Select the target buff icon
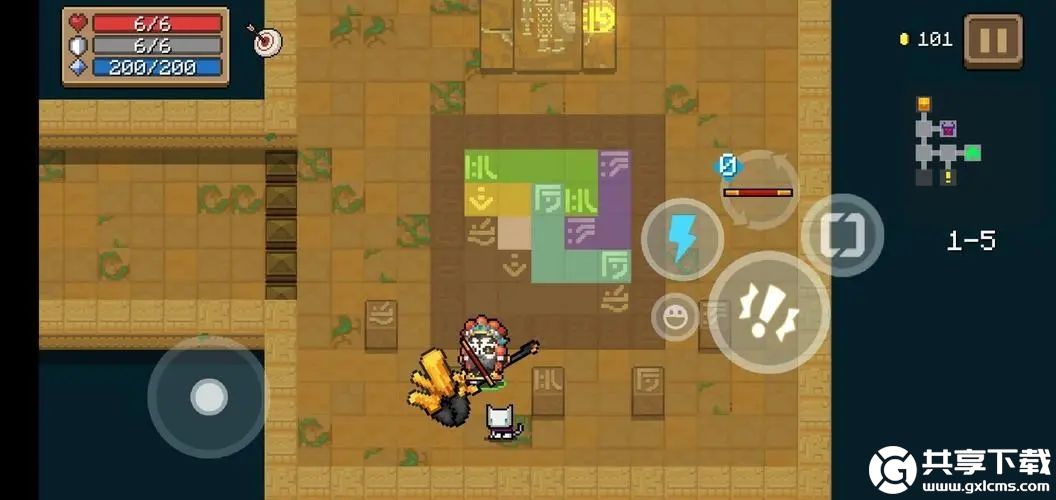Screen dimensions: 1056x500 (266, 41)
